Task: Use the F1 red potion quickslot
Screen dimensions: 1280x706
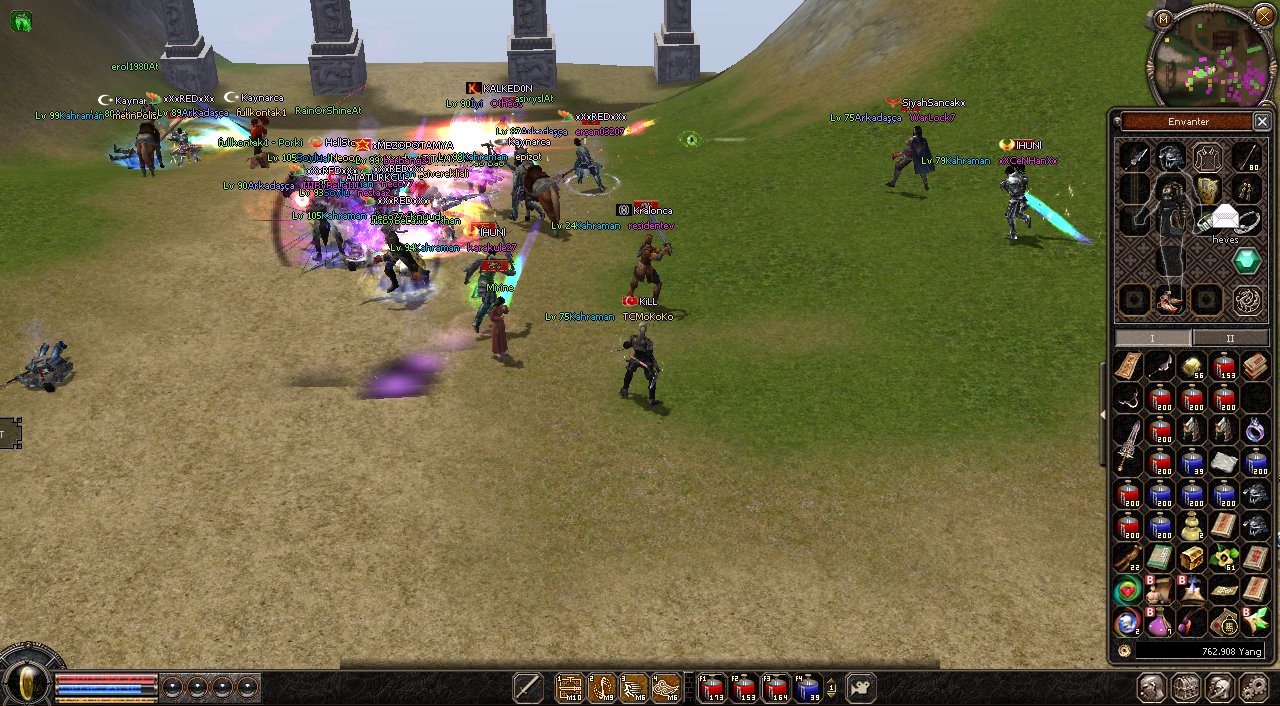Action: click(711, 688)
